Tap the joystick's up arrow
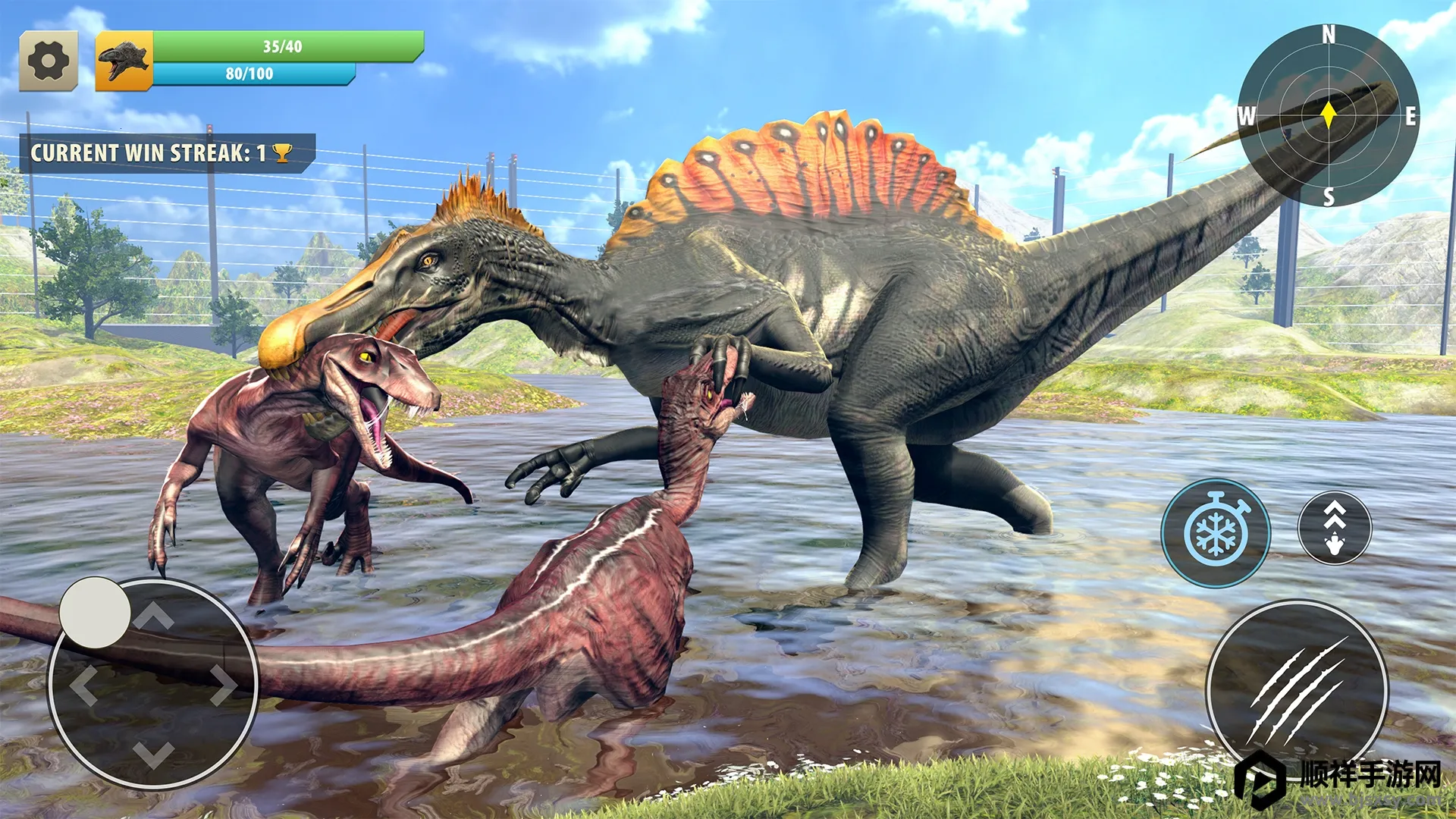The image size is (1456, 819). click(x=154, y=616)
